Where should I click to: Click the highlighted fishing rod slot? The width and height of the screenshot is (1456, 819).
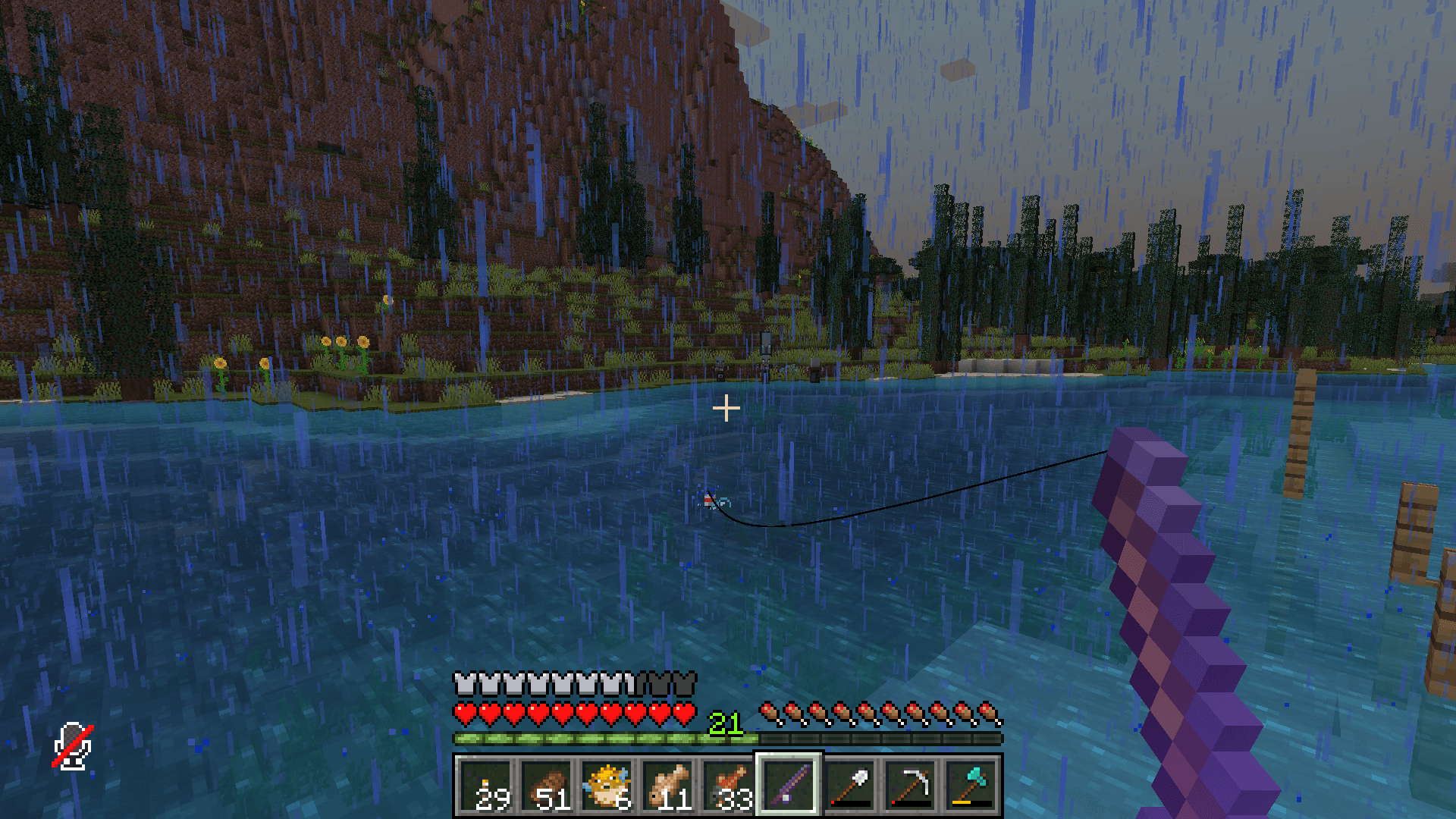[789, 785]
